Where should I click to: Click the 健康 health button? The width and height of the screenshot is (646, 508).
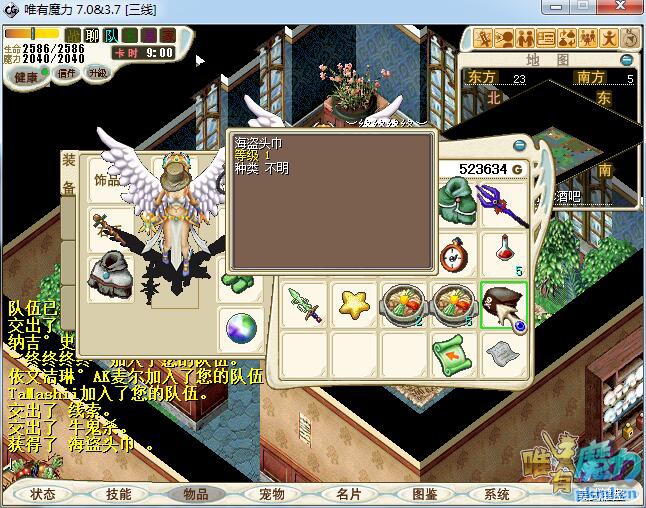tap(27, 76)
